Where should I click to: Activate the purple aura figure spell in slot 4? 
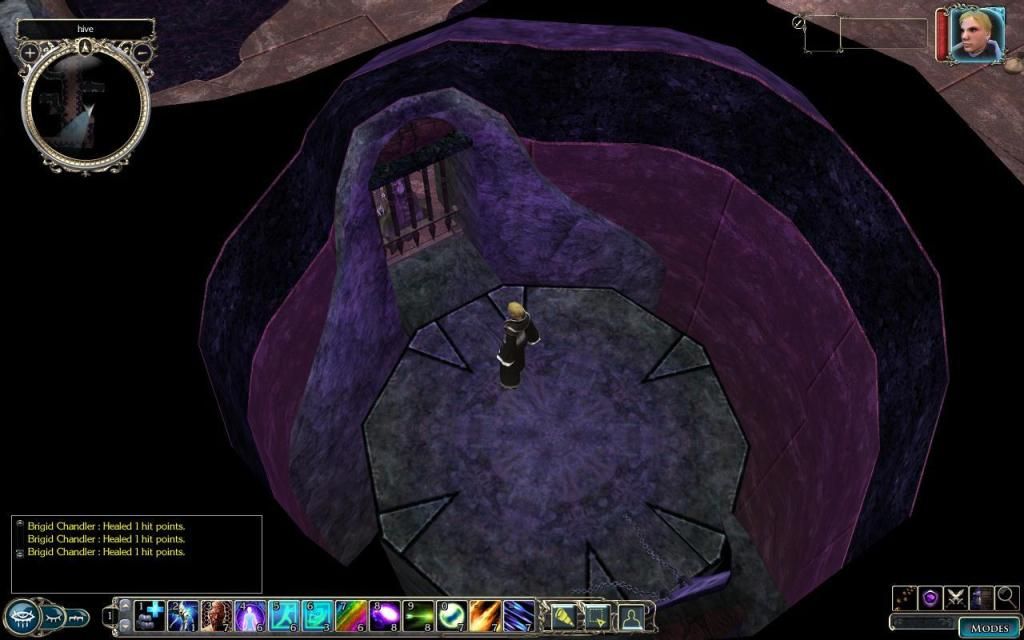click(x=250, y=614)
